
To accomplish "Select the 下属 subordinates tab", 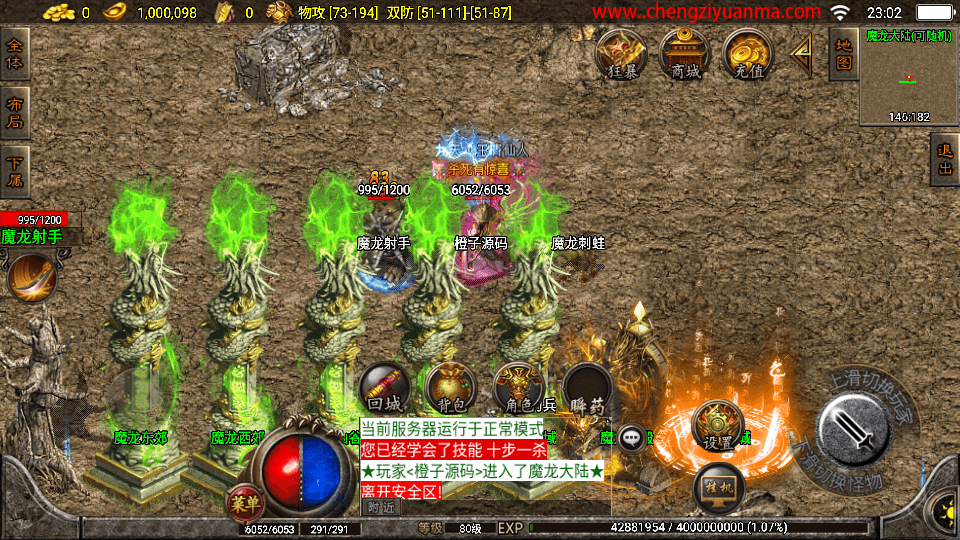I will 15,171.
